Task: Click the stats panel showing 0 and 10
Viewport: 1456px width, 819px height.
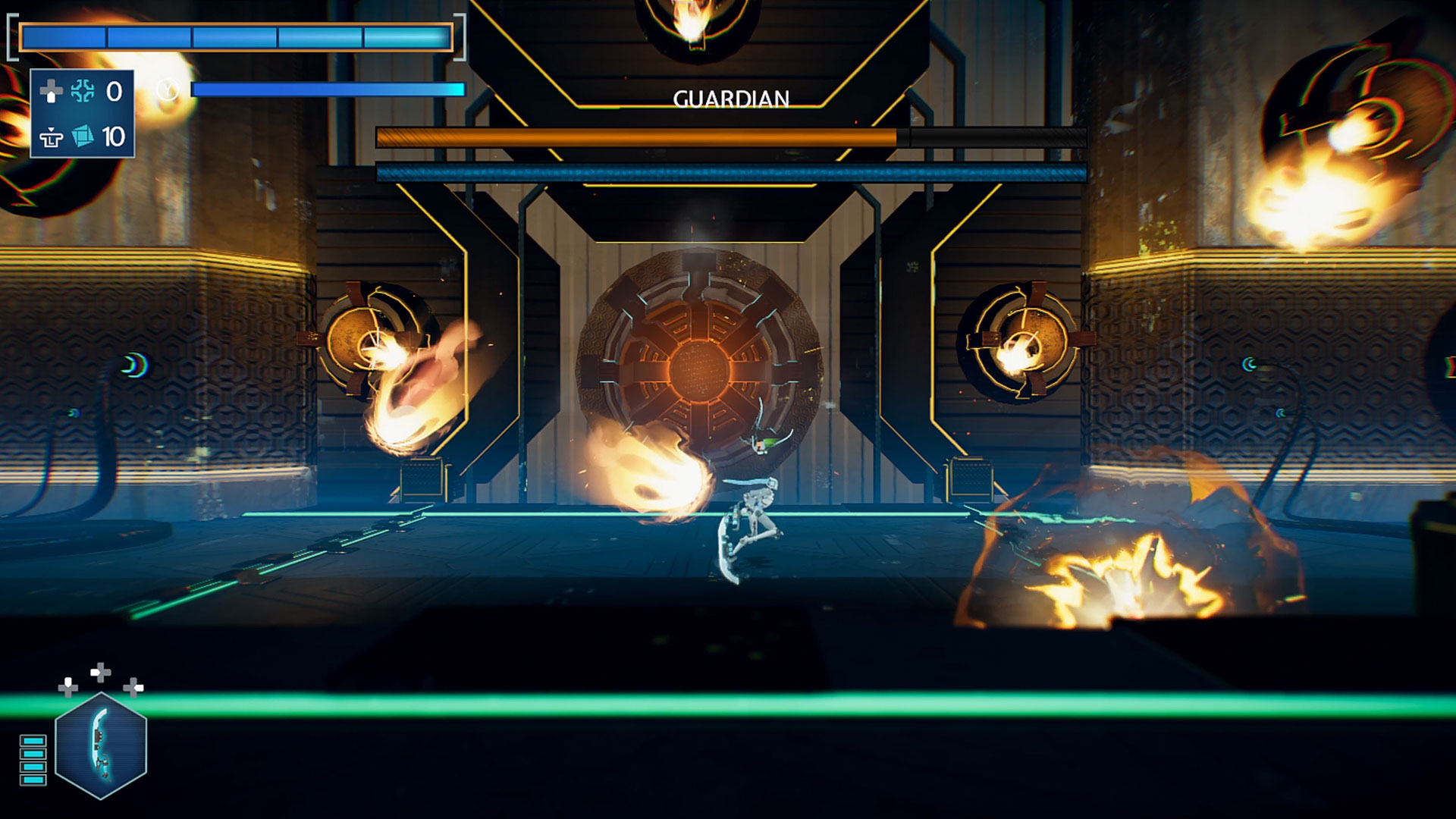Action: 83,114
